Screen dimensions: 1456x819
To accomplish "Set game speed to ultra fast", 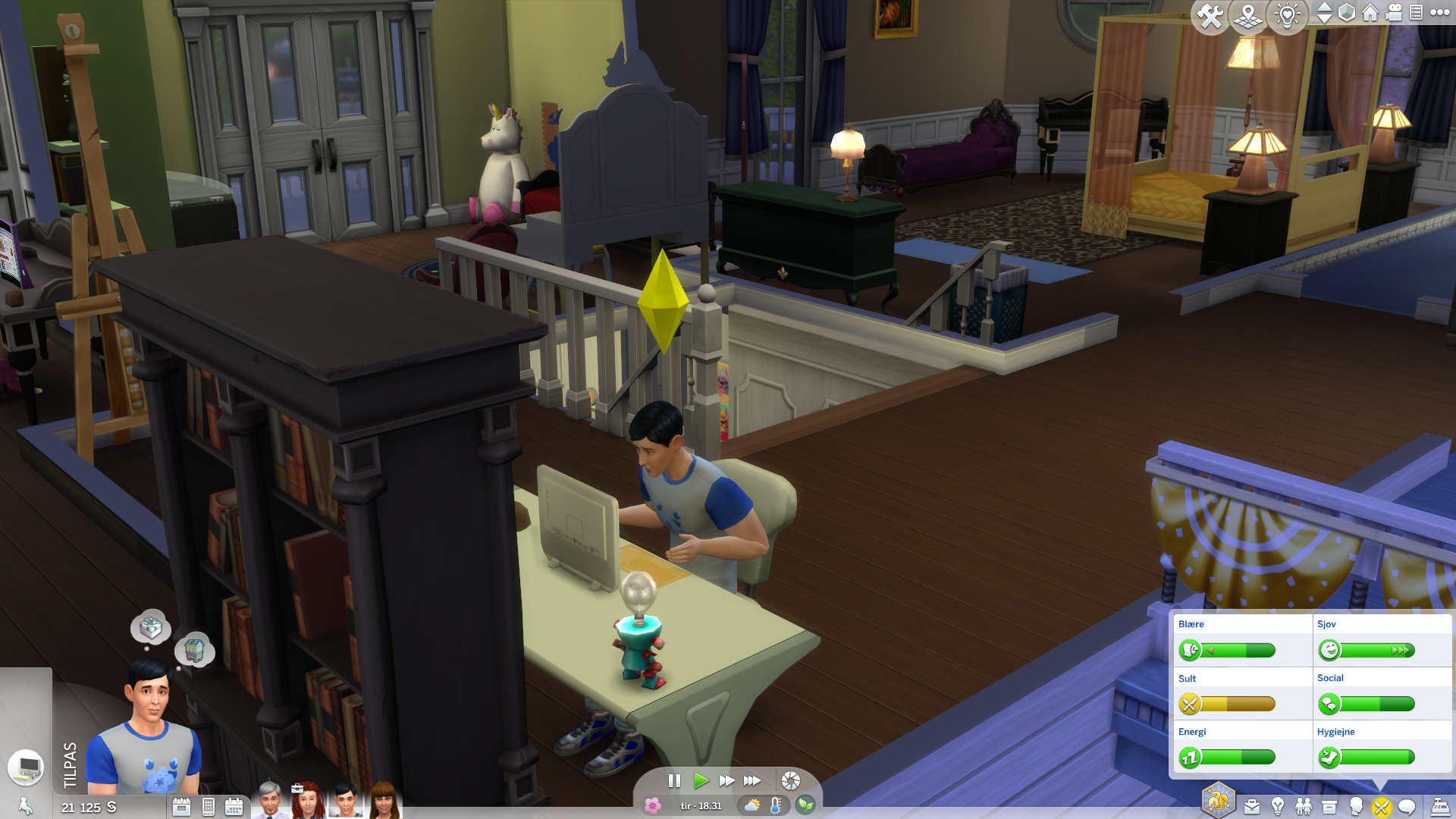I will tap(752, 780).
